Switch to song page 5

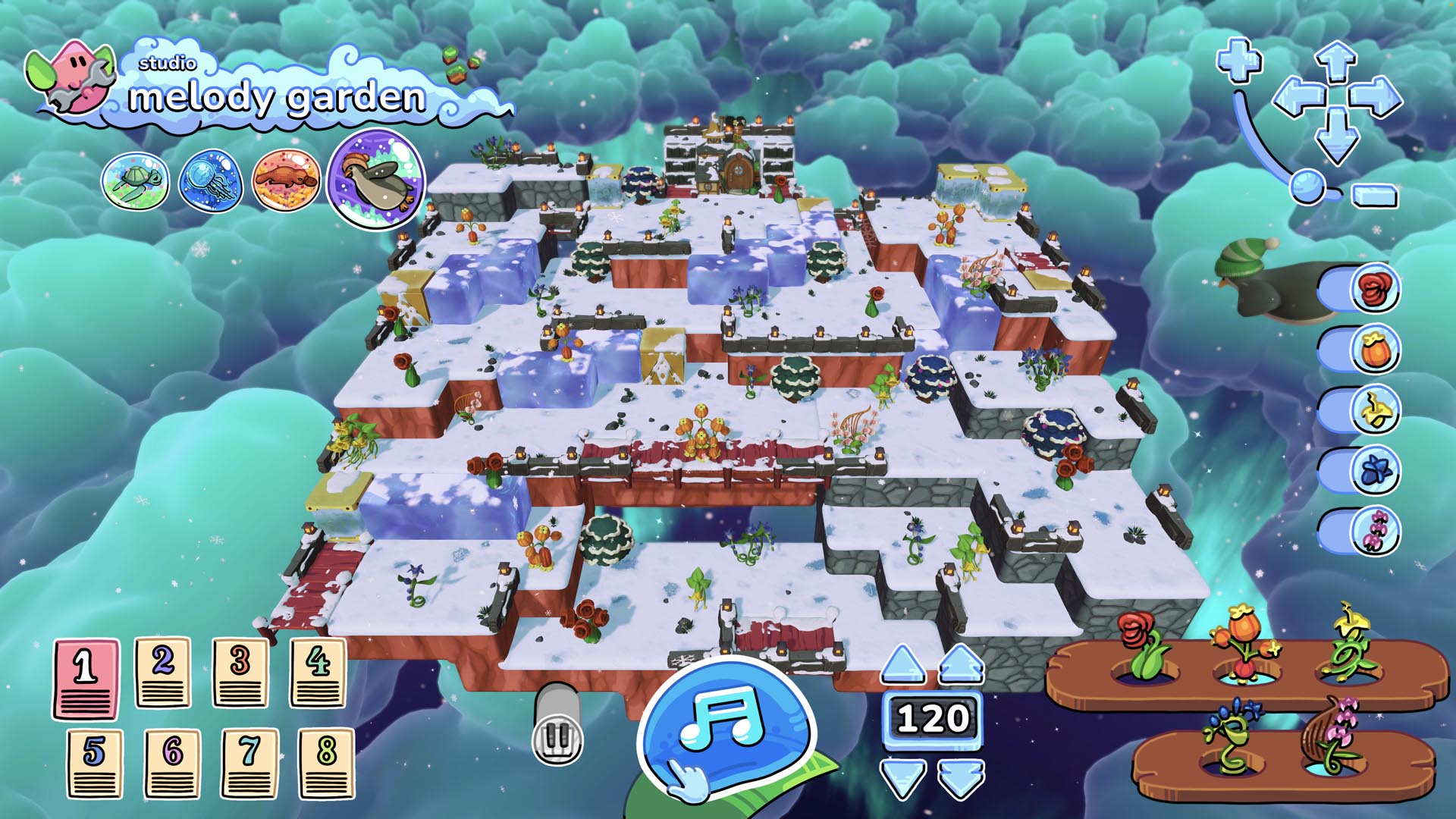tap(94, 764)
